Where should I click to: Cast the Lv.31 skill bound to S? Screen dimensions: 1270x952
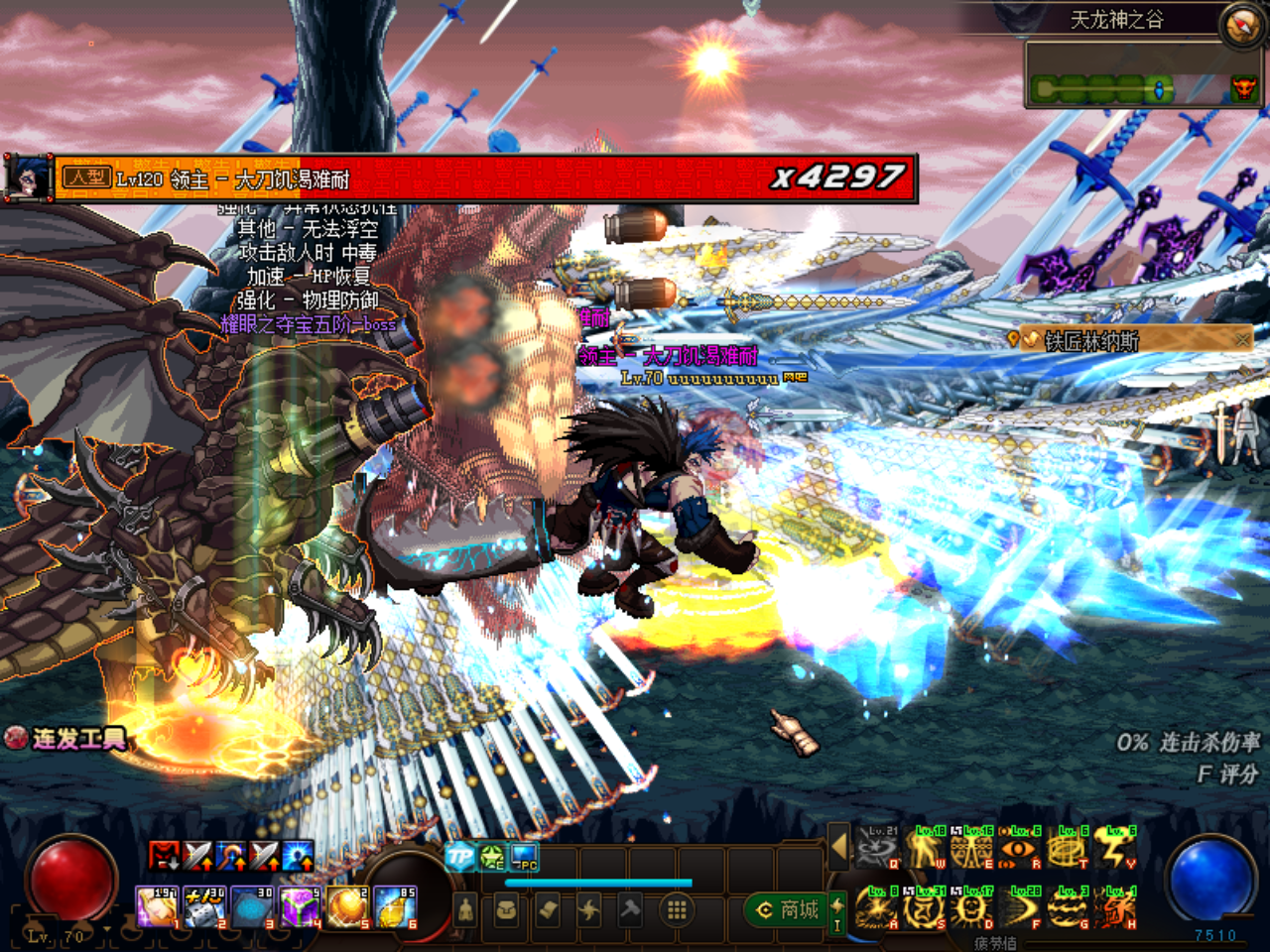923,905
